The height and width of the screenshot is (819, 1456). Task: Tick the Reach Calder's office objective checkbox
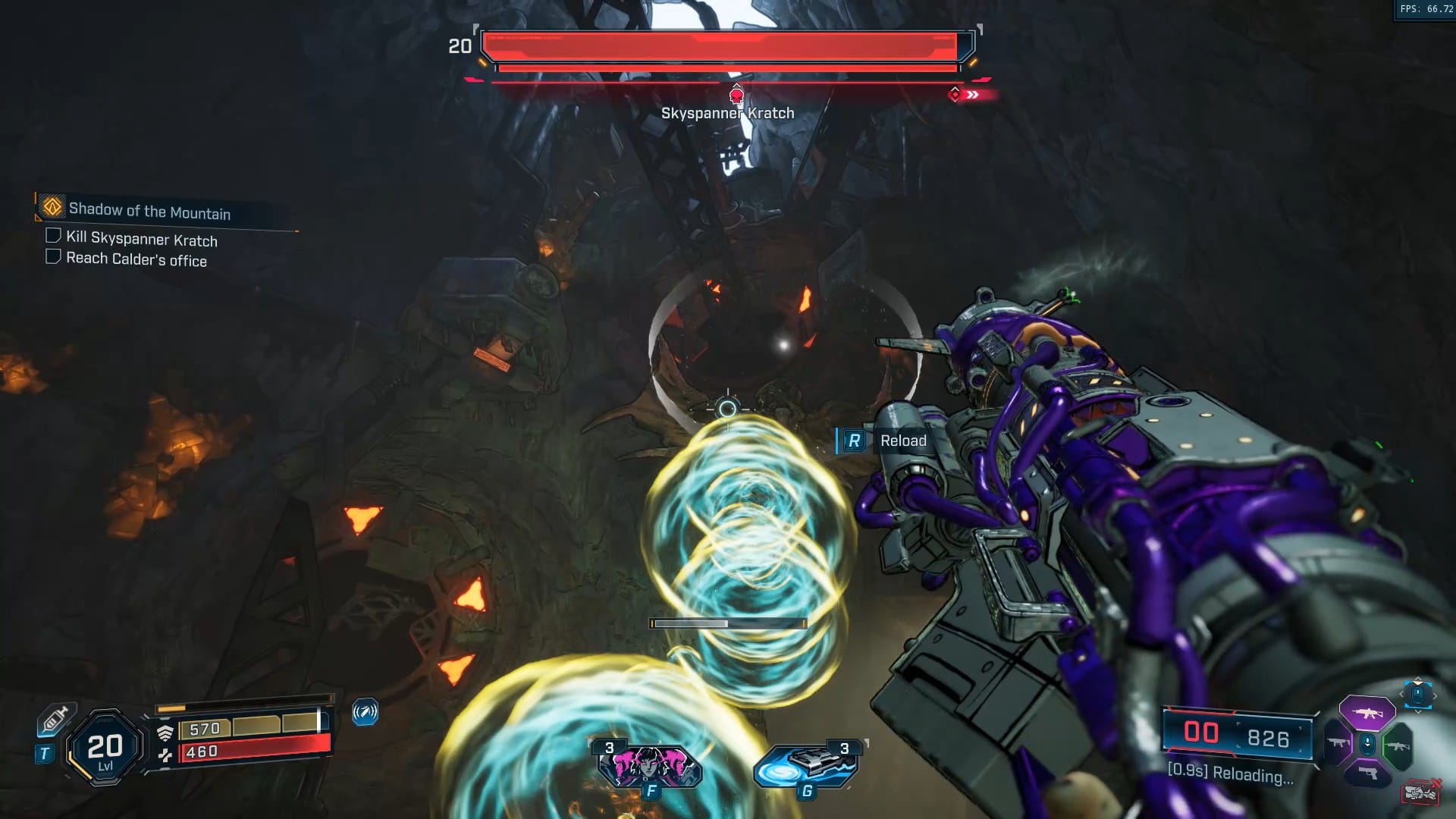click(53, 256)
